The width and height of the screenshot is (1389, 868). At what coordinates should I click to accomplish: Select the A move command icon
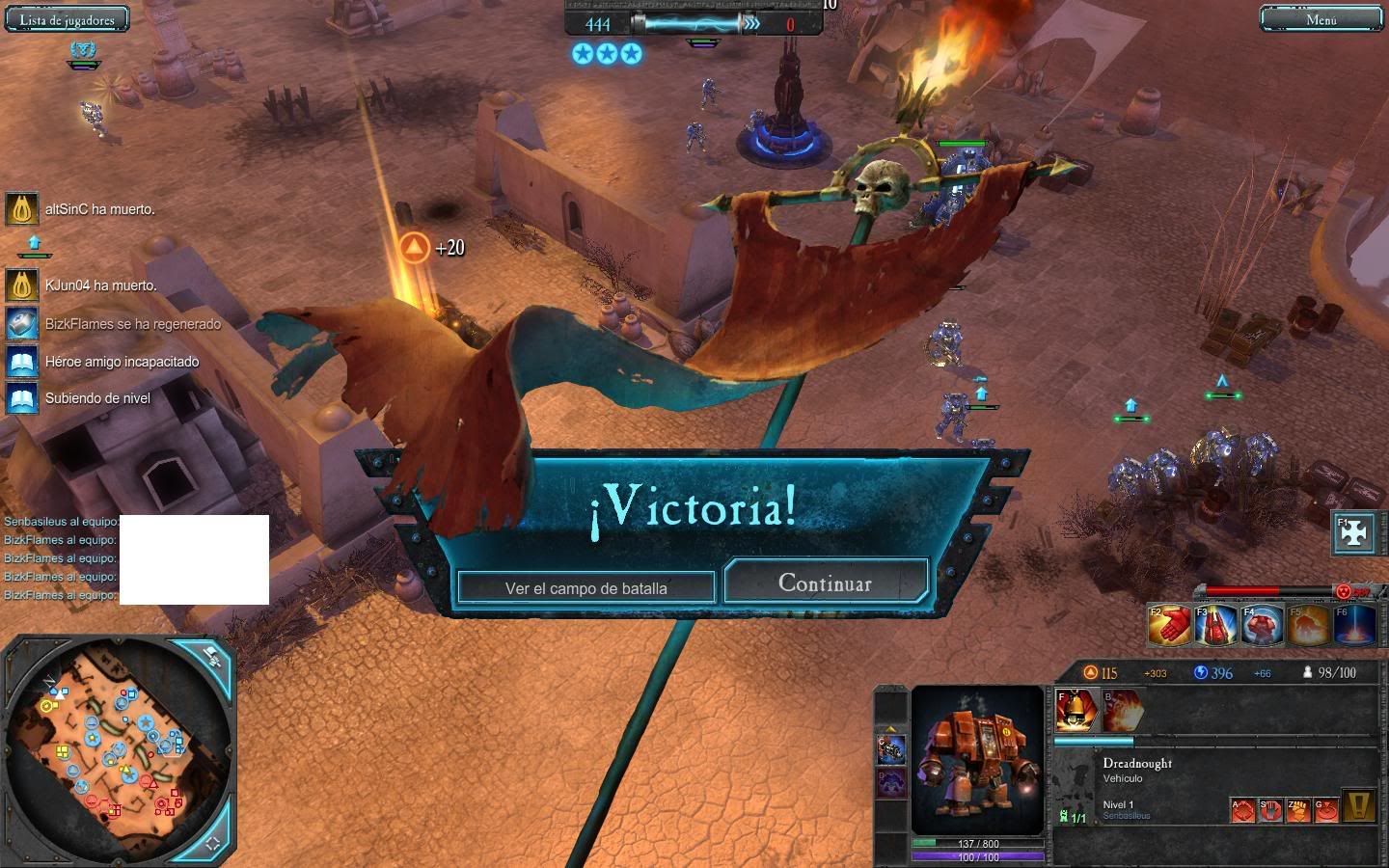(x=1243, y=808)
